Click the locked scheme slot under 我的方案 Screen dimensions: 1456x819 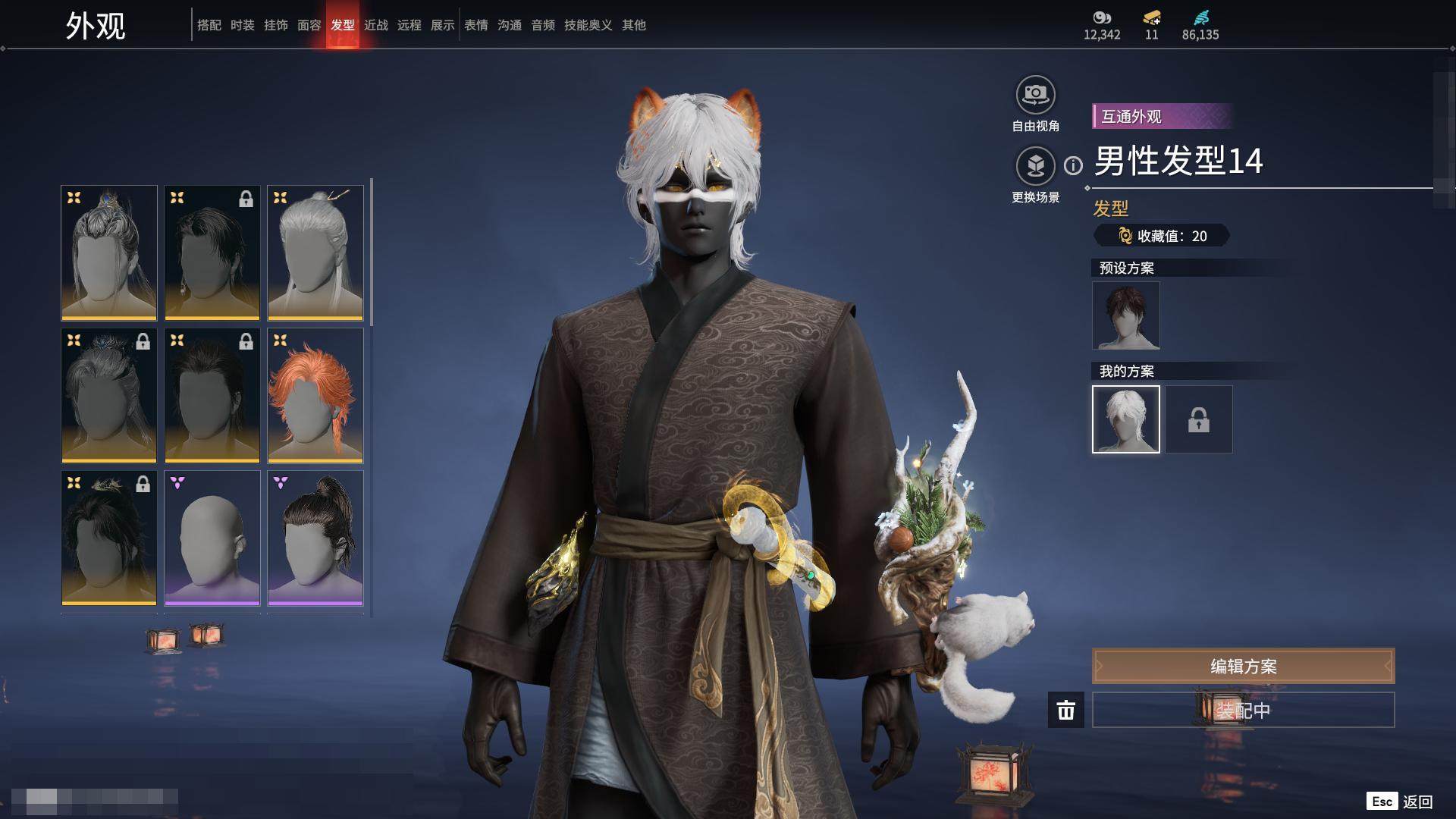pyautogui.click(x=1198, y=419)
